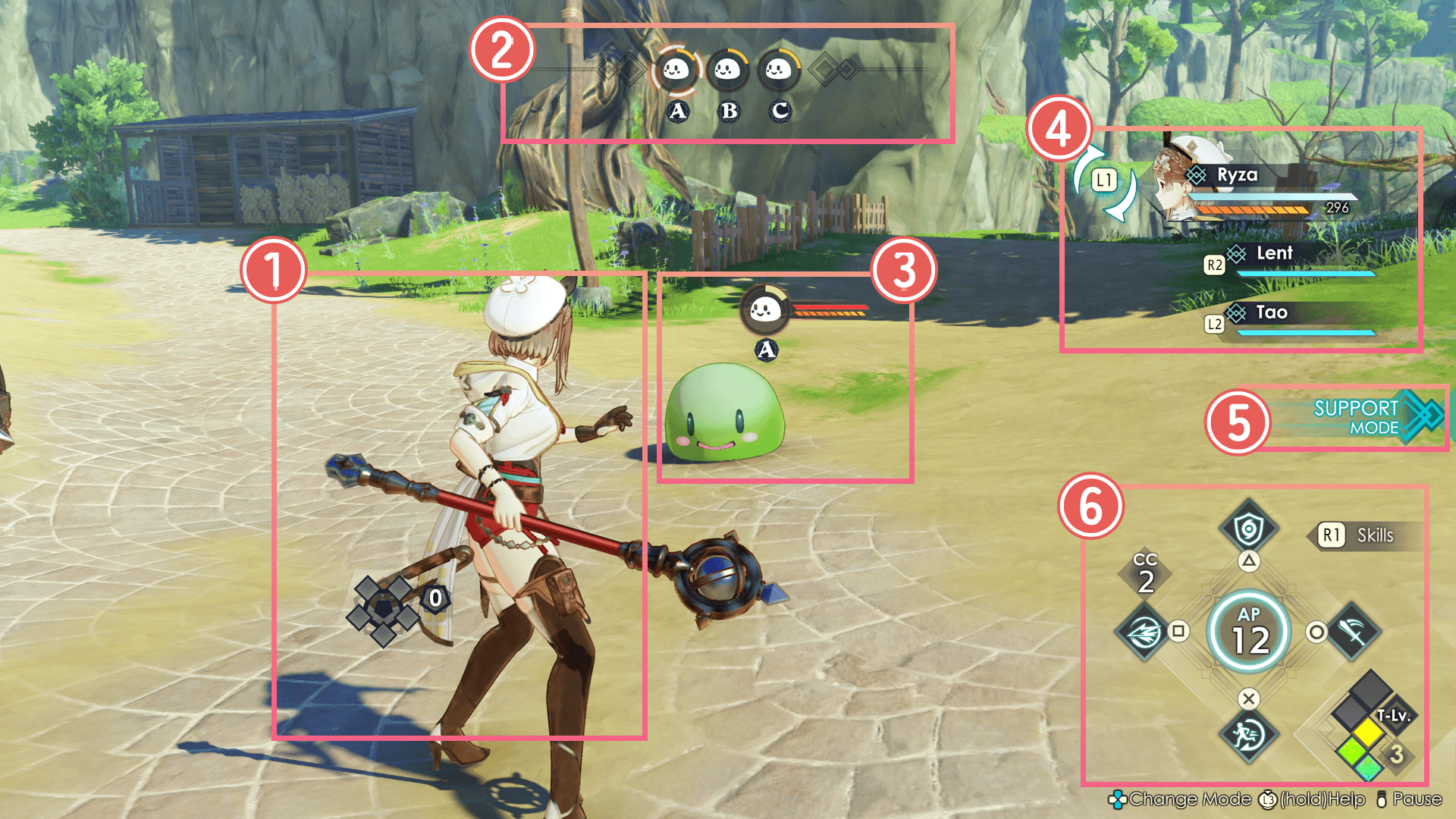Toggle the Support Mode indicator
Screen dimensions: 1456x819
(1365, 418)
